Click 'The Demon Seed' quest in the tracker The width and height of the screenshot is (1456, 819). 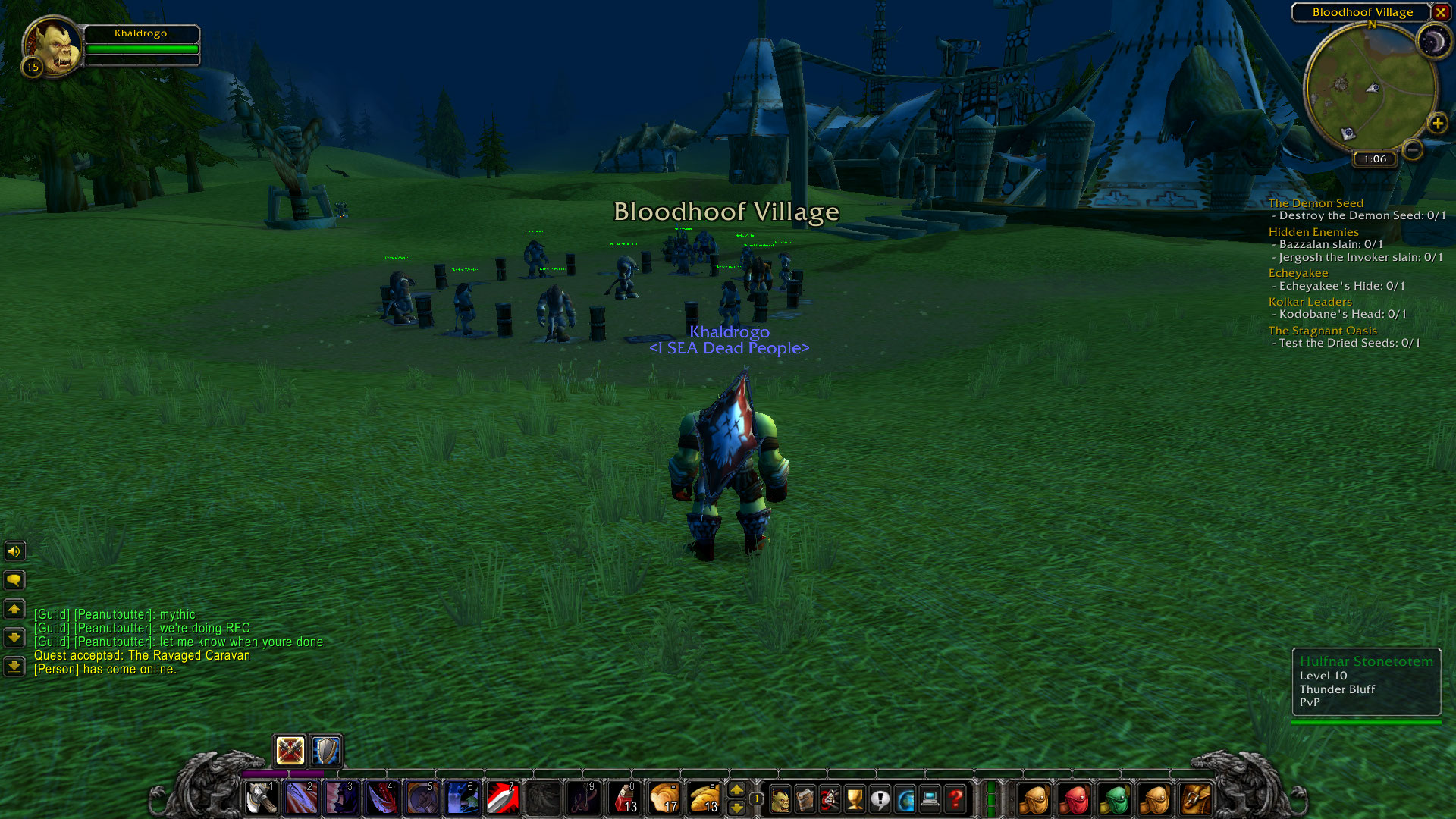1316,203
